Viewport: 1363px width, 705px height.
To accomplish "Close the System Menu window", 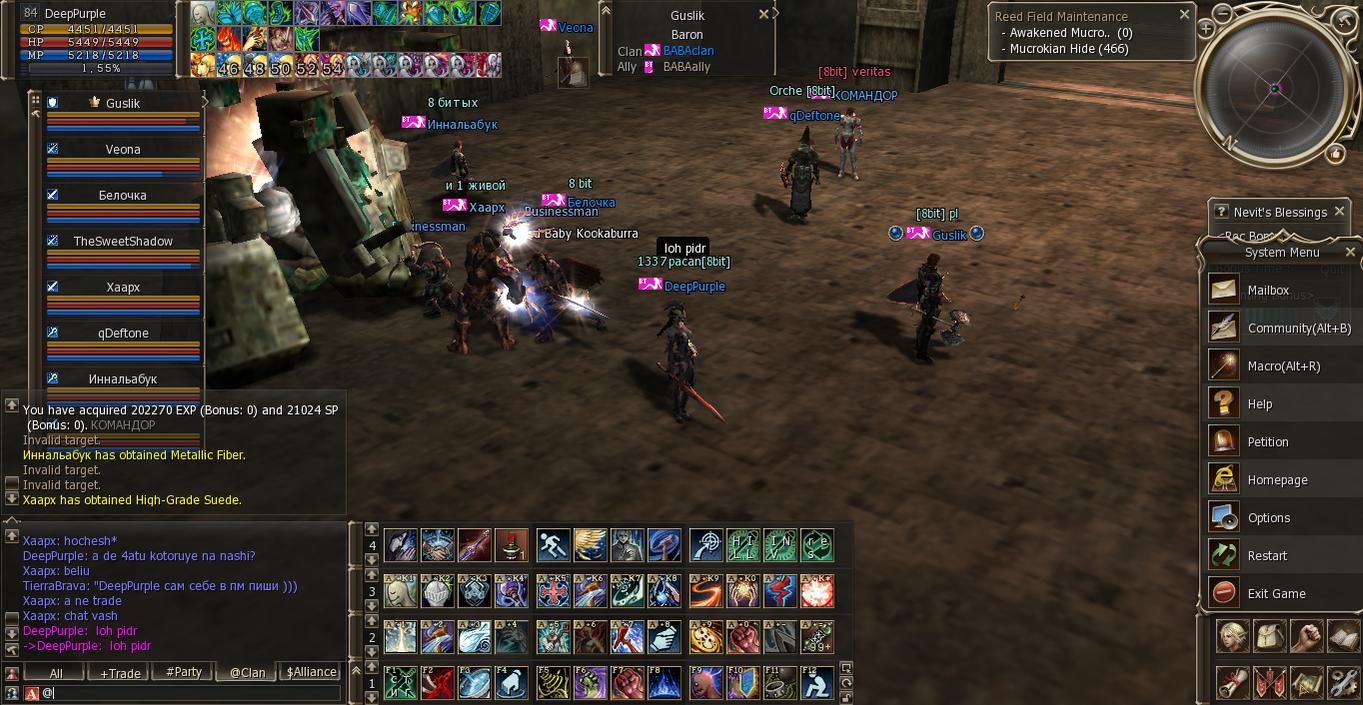I will click(x=1350, y=252).
